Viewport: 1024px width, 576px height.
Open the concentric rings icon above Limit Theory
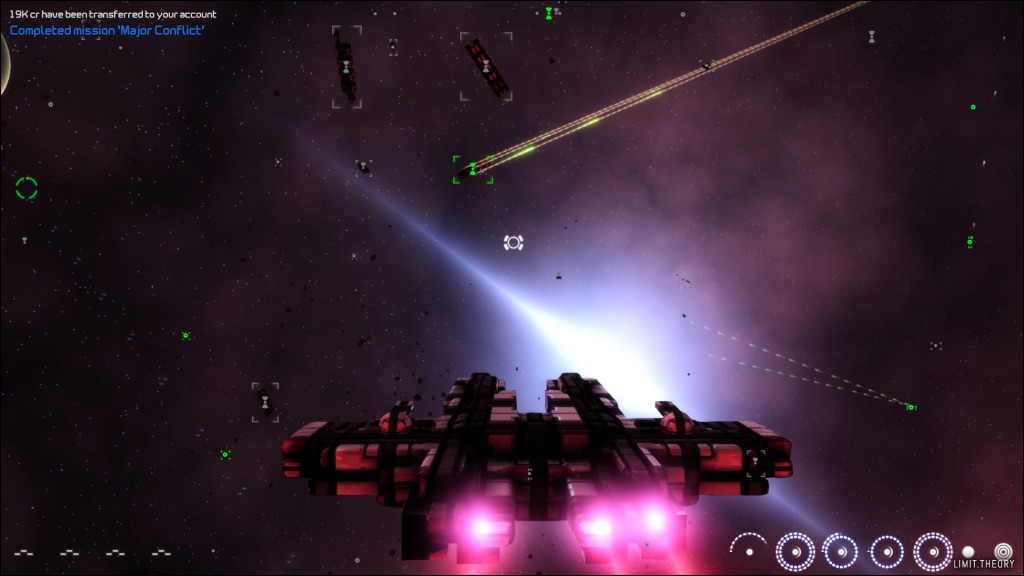[1003, 550]
